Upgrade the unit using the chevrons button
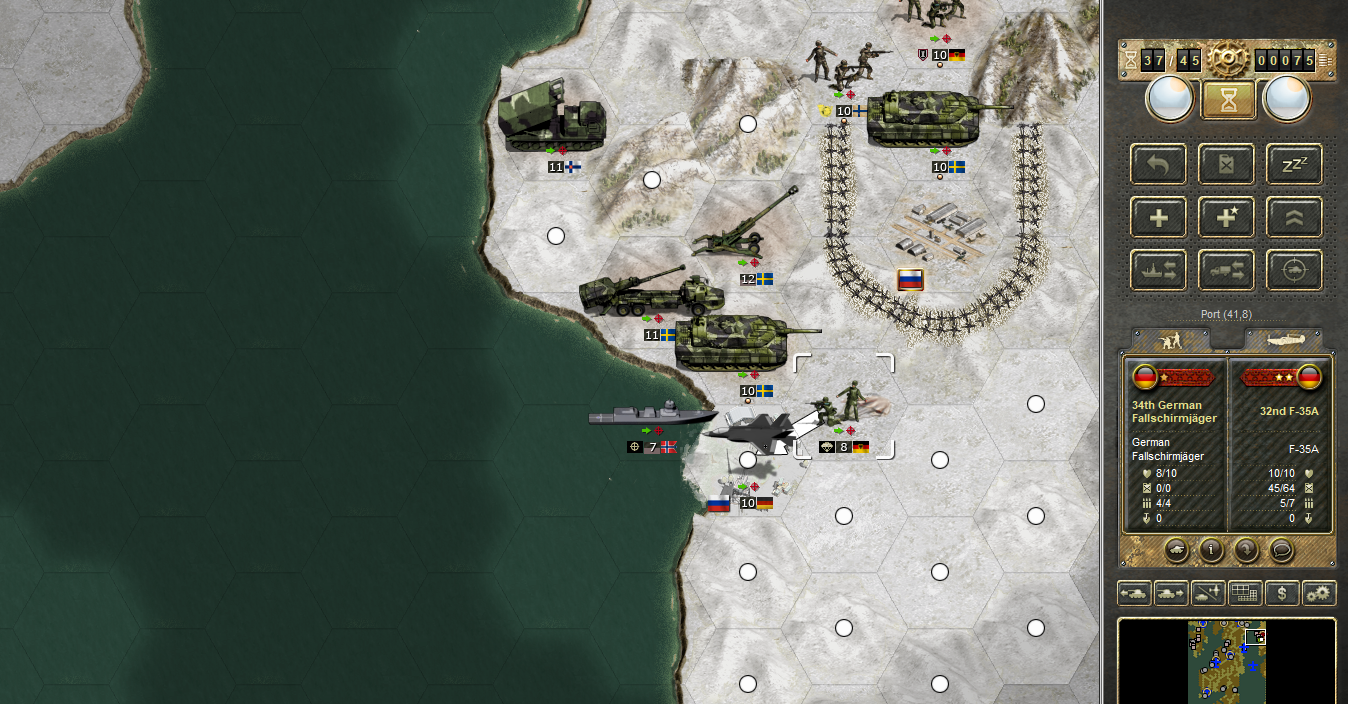The image size is (1348, 704). pos(1294,217)
